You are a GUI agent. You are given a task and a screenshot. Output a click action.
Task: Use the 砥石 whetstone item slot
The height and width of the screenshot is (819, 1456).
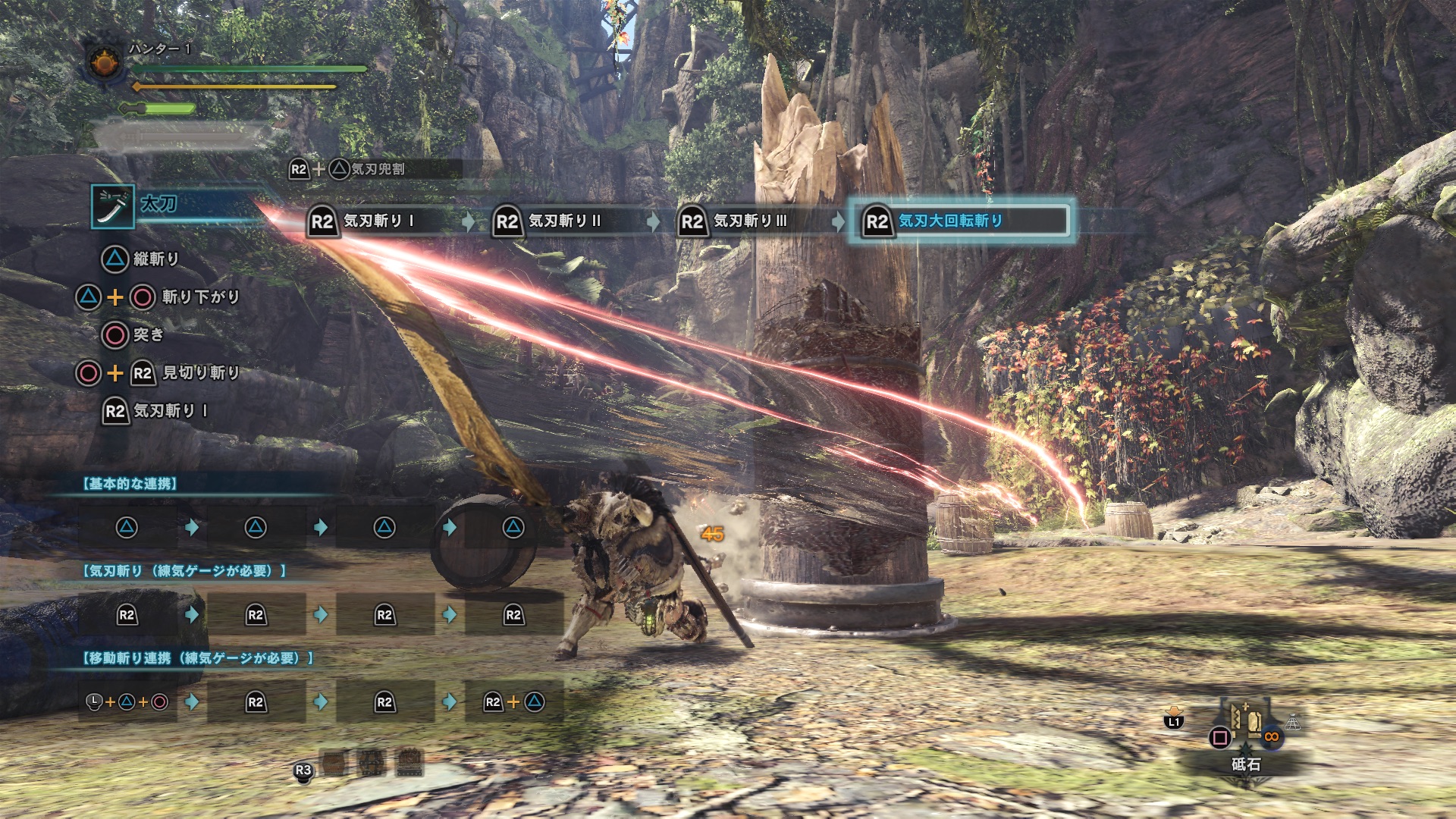[1245, 730]
